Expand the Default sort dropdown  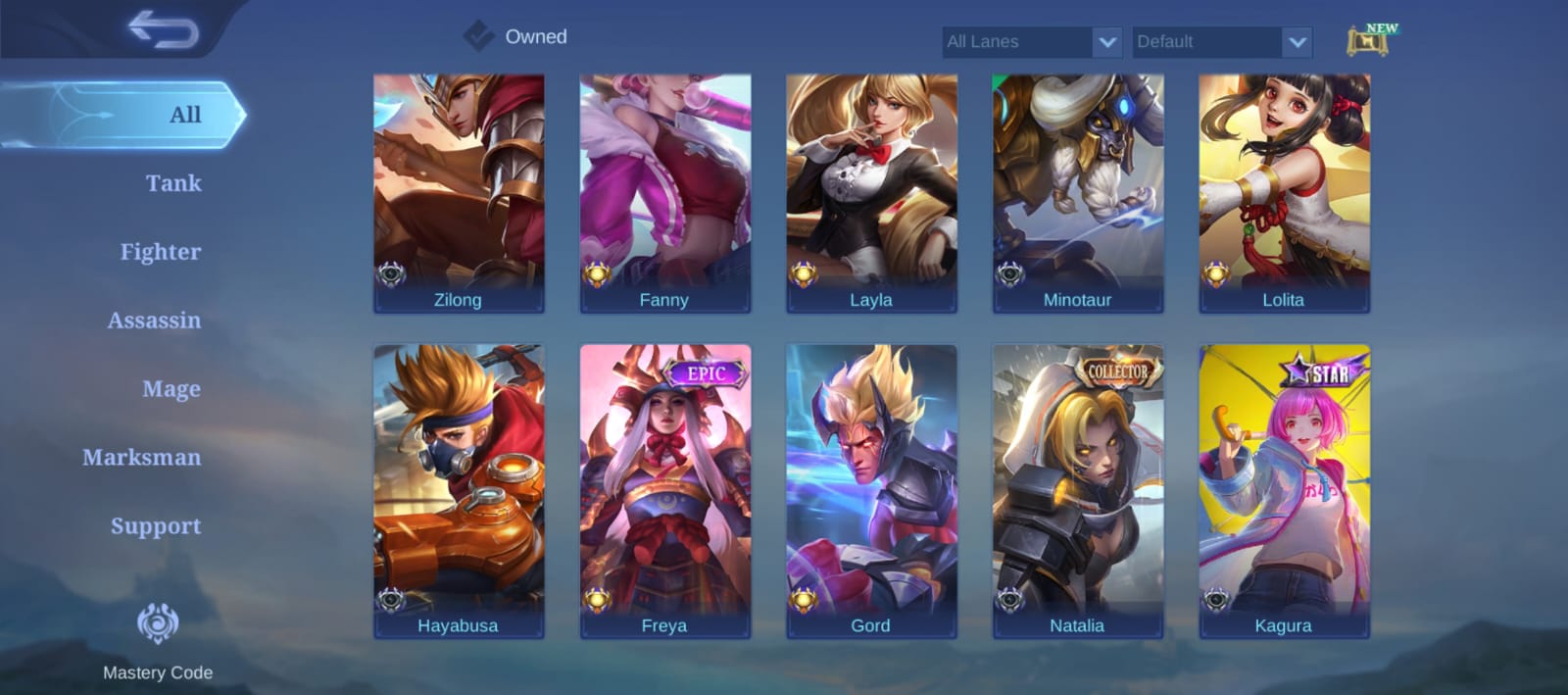(x=1222, y=42)
